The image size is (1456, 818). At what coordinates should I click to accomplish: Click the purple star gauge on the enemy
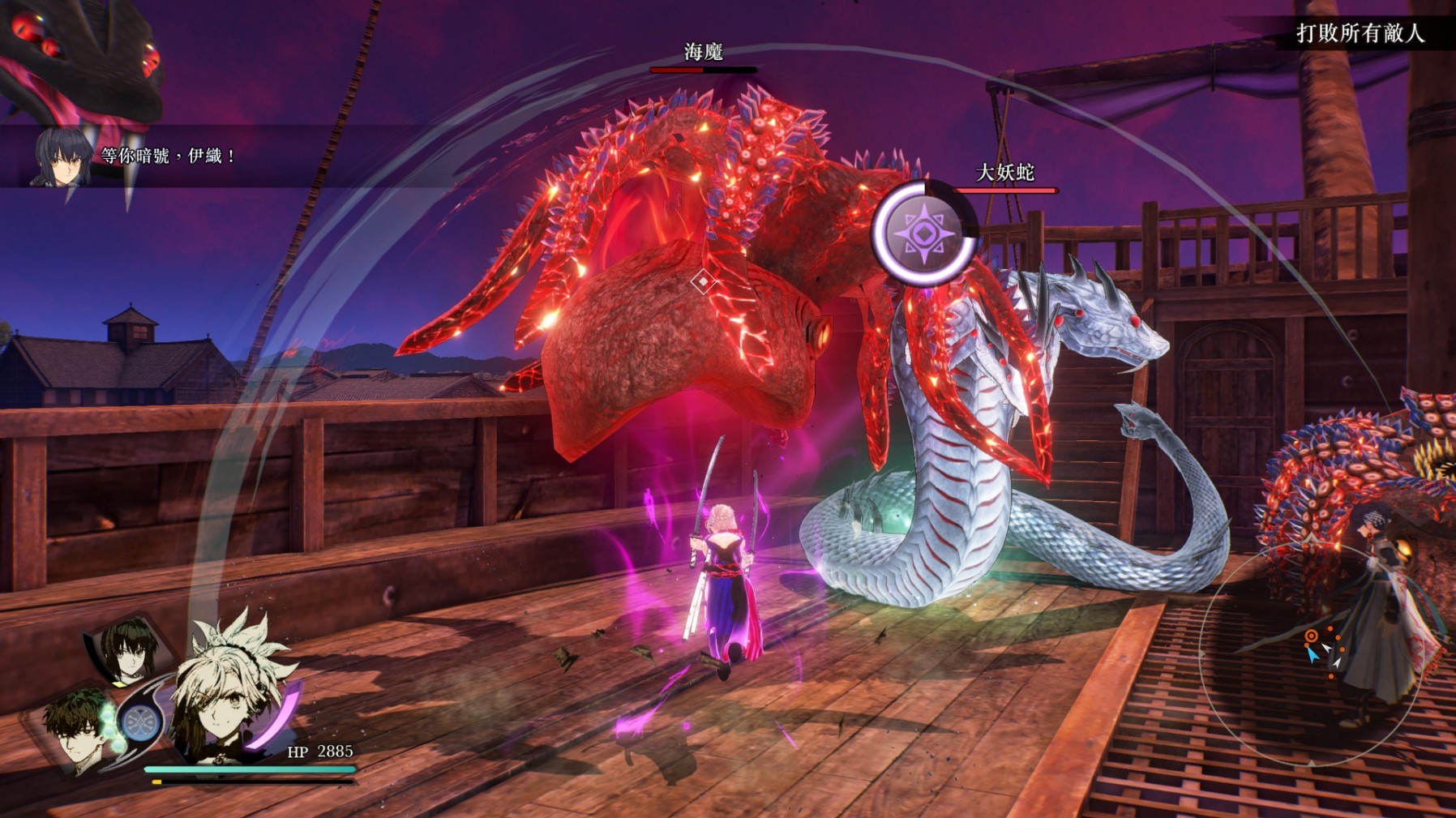click(x=923, y=233)
